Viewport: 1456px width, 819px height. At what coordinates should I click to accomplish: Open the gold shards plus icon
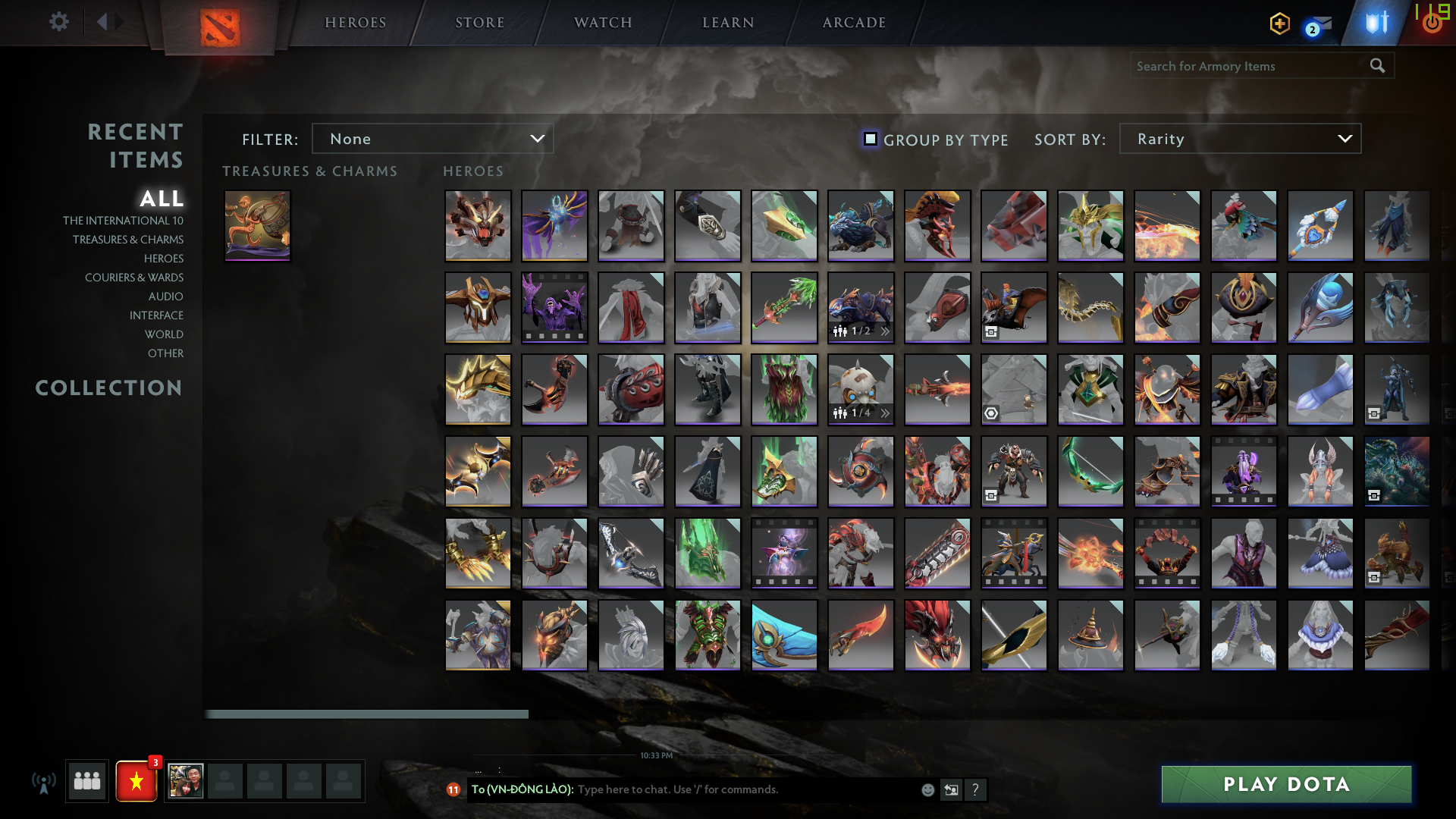1279,24
